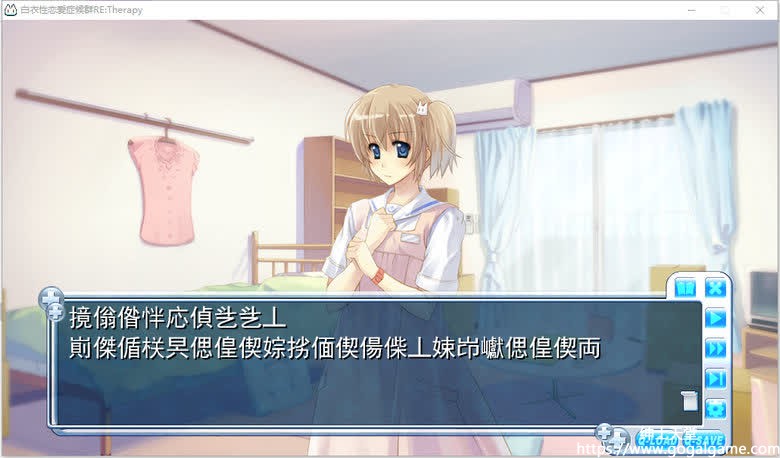Start auto-play with the single arrow button
Screen dimensions: 780x458
tap(715, 318)
